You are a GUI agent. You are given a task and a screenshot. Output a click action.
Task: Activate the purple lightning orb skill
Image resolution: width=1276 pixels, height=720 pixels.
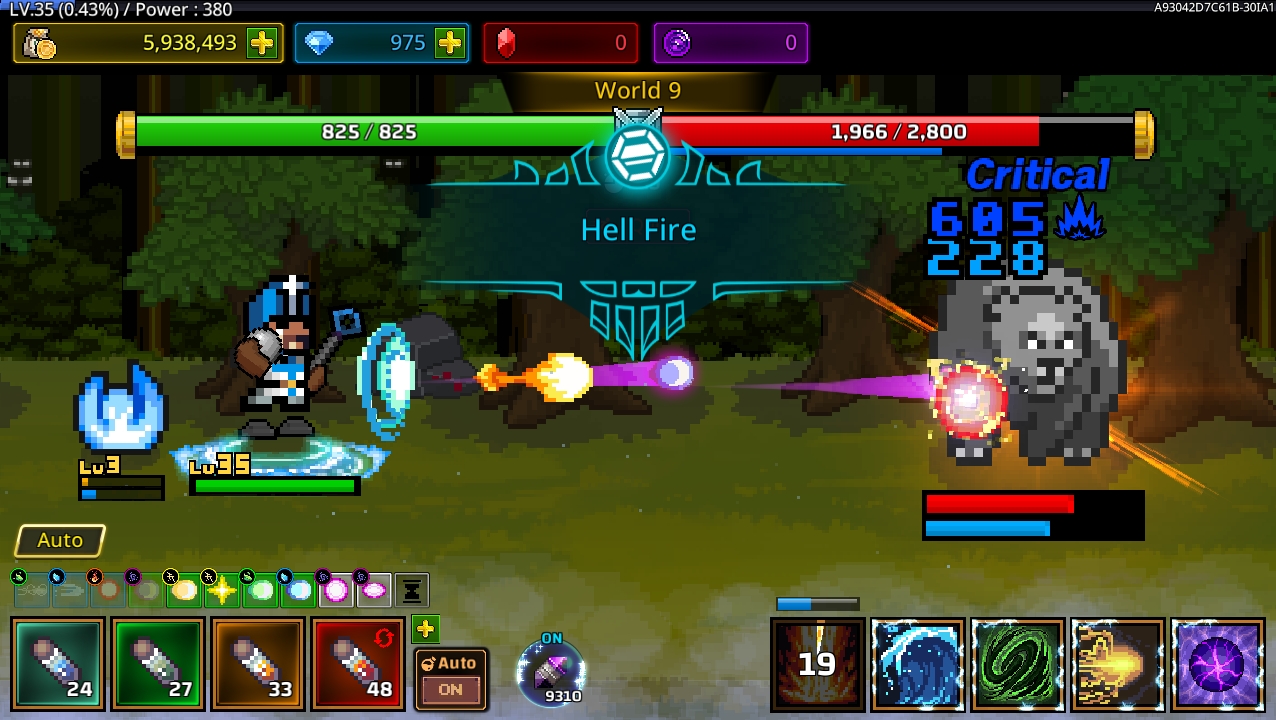(1217, 664)
